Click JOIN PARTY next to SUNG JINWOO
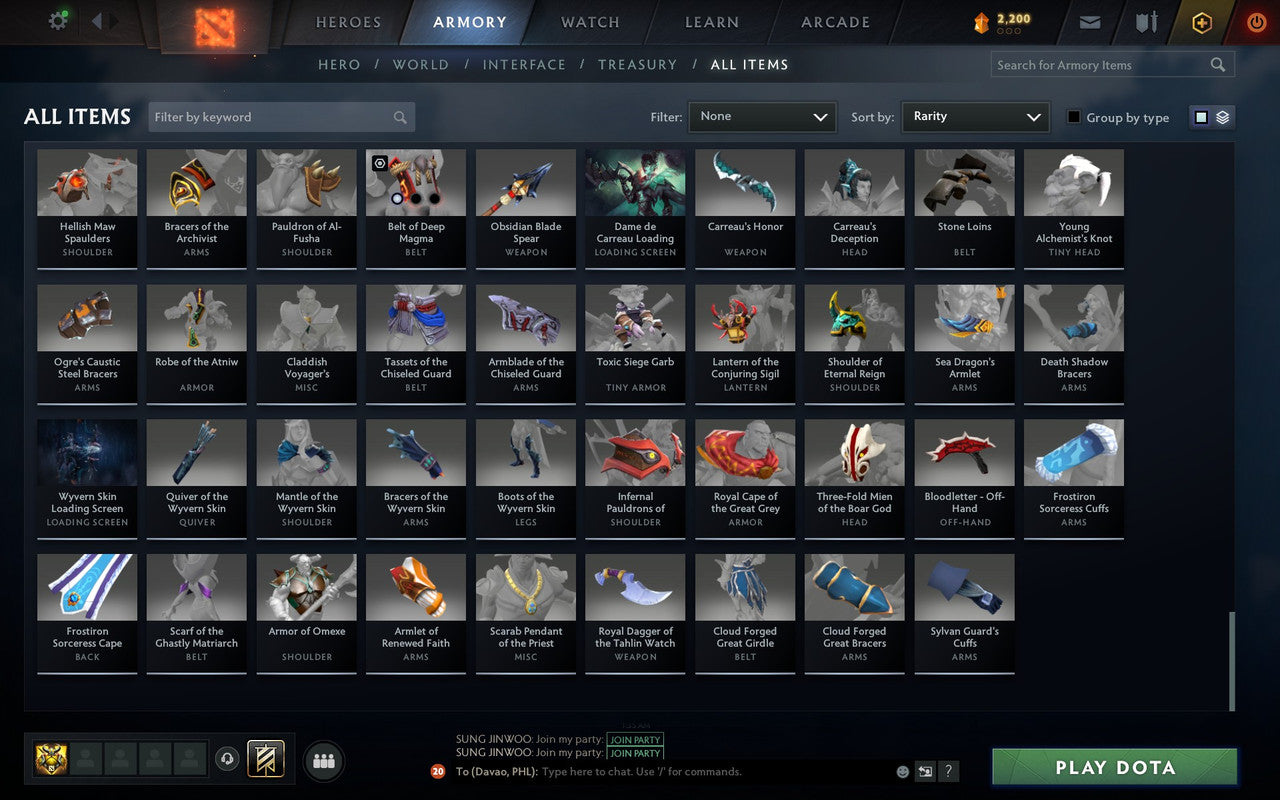Viewport: 1280px width, 800px height. (634, 740)
